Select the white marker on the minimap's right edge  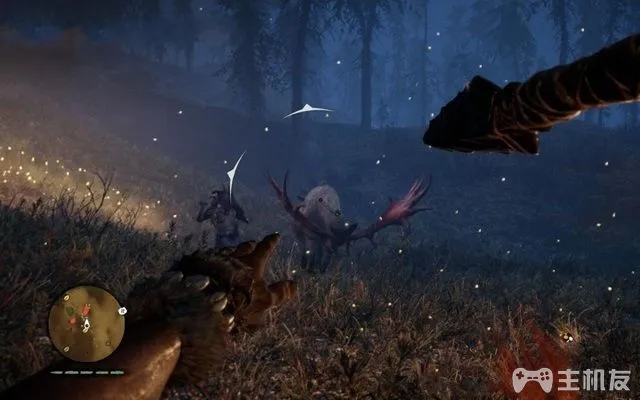tap(122, 311)
